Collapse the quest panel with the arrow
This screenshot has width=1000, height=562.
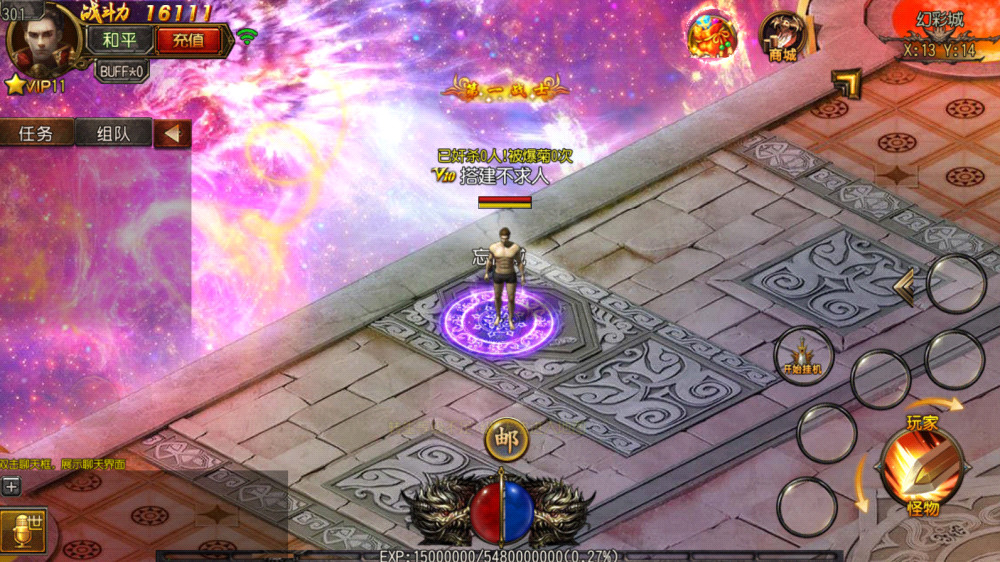172,133
